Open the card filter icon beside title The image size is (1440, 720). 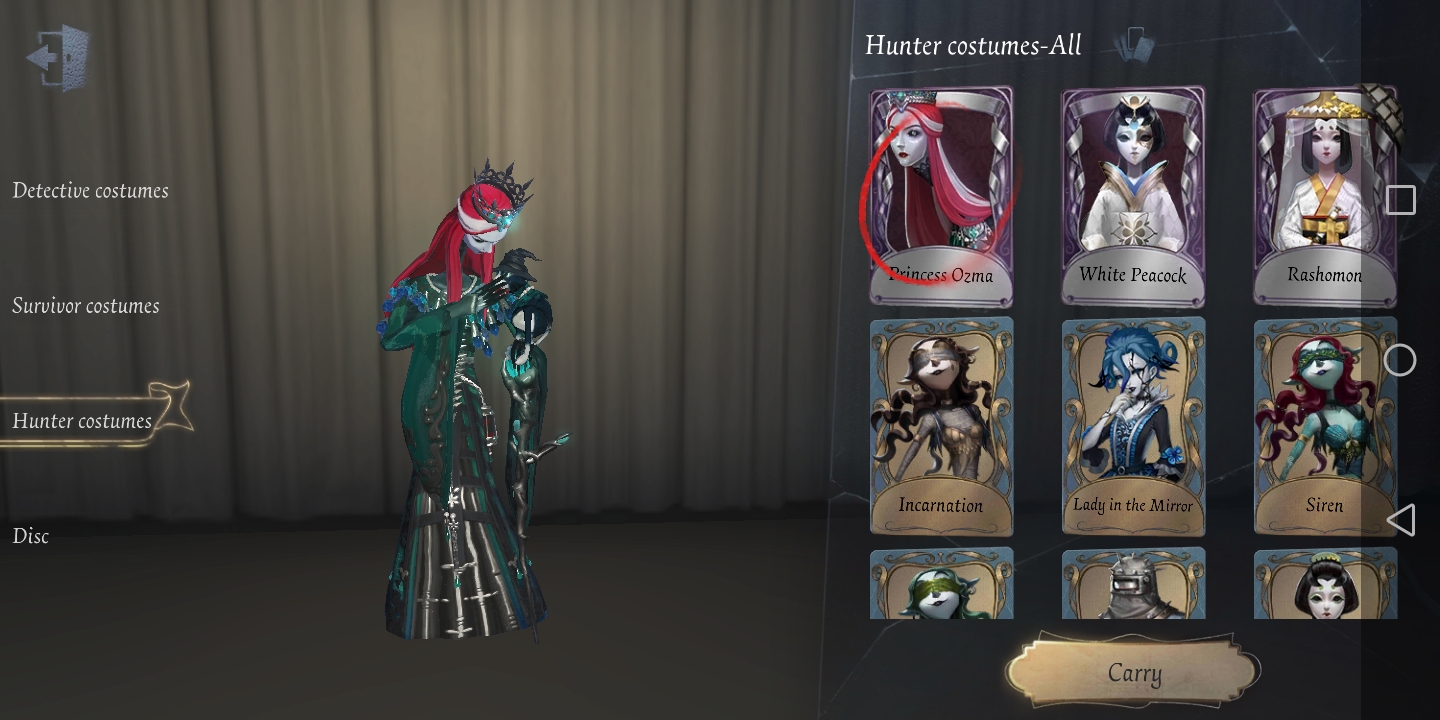point(1135,44)
